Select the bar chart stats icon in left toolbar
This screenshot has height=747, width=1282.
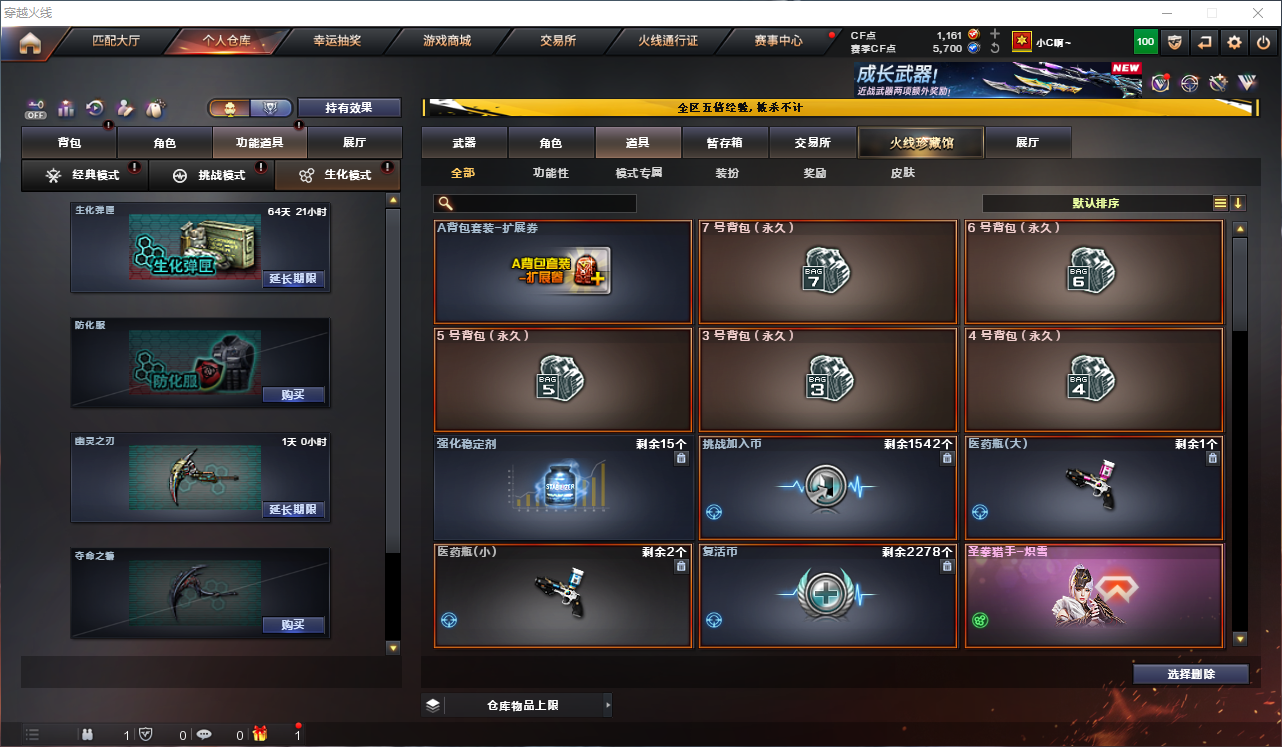tap(66, 110)
